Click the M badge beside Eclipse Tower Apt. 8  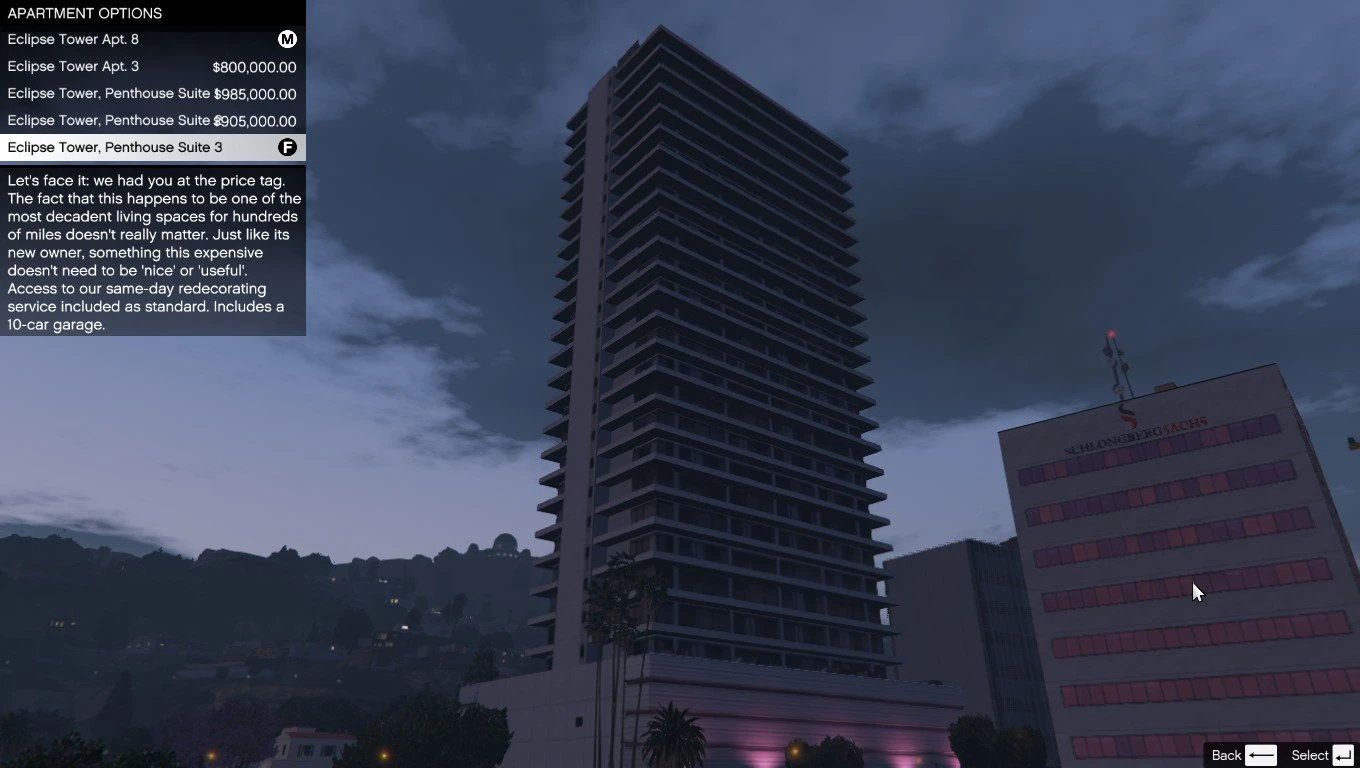(287, 39)
